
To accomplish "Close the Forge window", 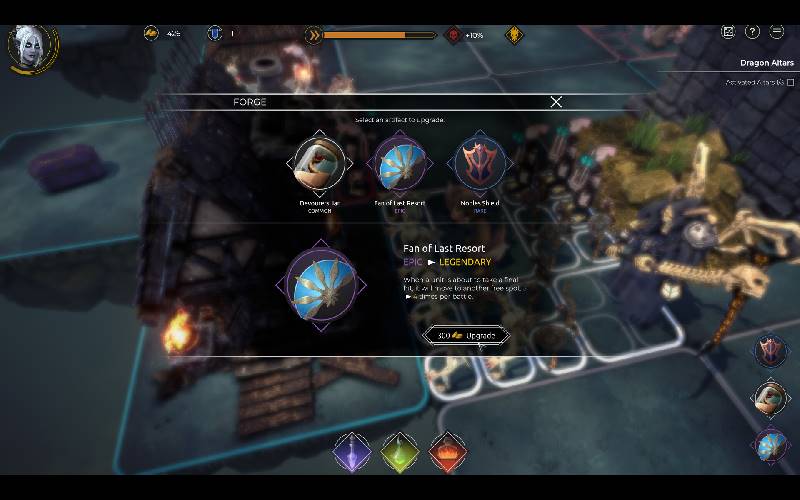I will (x=556, y=102).
